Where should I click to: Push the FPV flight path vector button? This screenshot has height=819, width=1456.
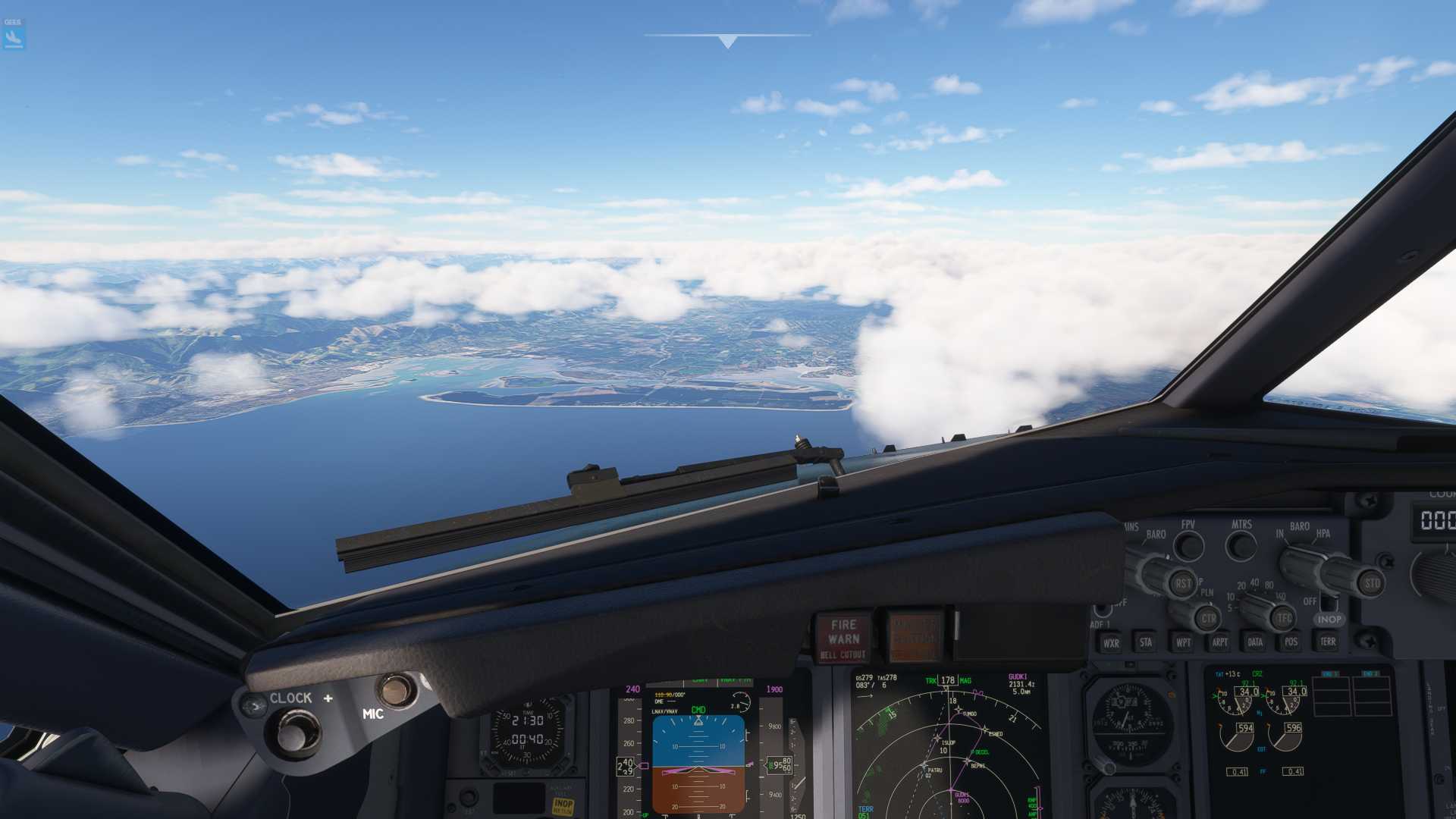[x=1188, y=546]
